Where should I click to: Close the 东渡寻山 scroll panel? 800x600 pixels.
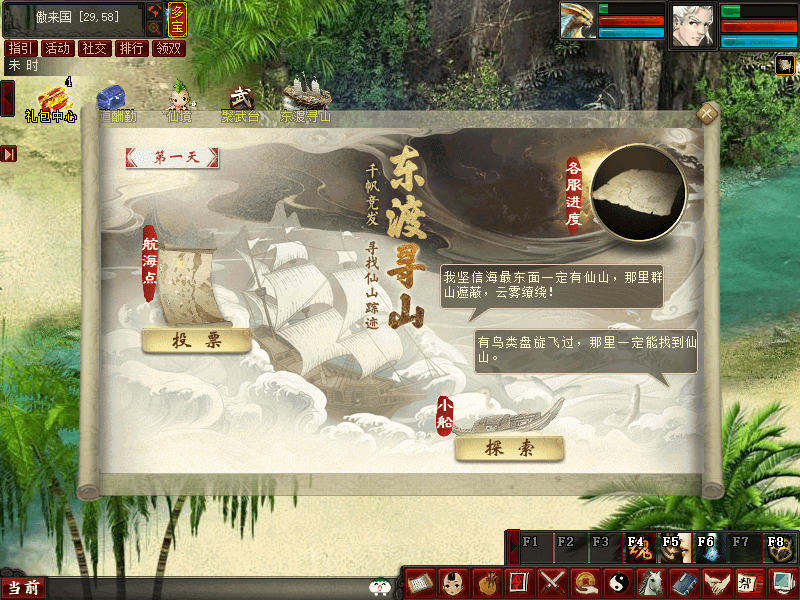tap(708, 113)
